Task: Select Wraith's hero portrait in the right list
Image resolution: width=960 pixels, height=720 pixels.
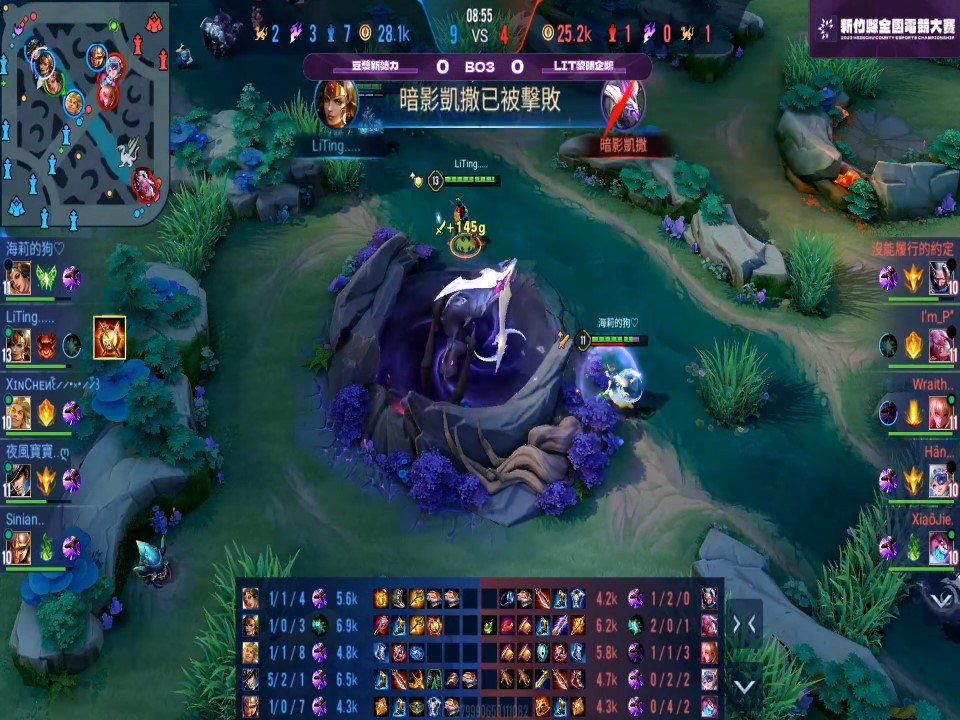Action: pos(940,412)
